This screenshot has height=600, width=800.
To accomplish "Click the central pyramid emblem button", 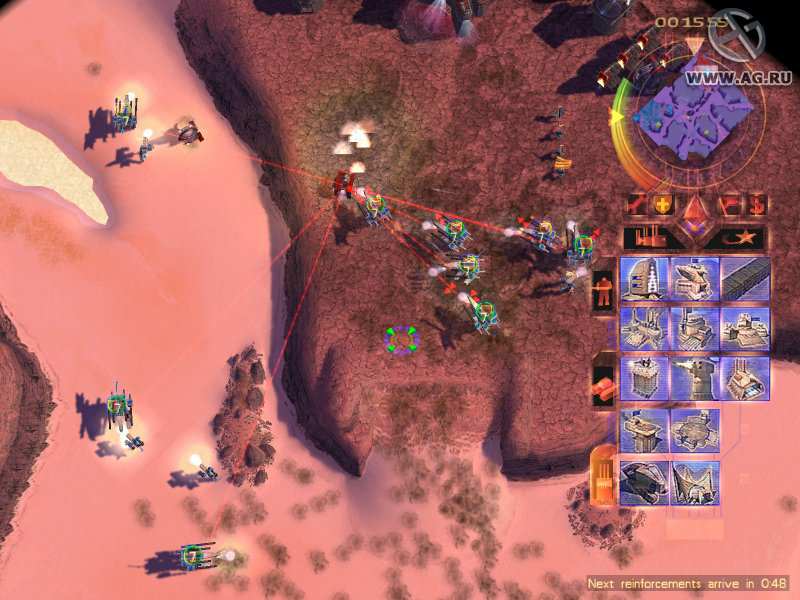I will tap(695, 212).
